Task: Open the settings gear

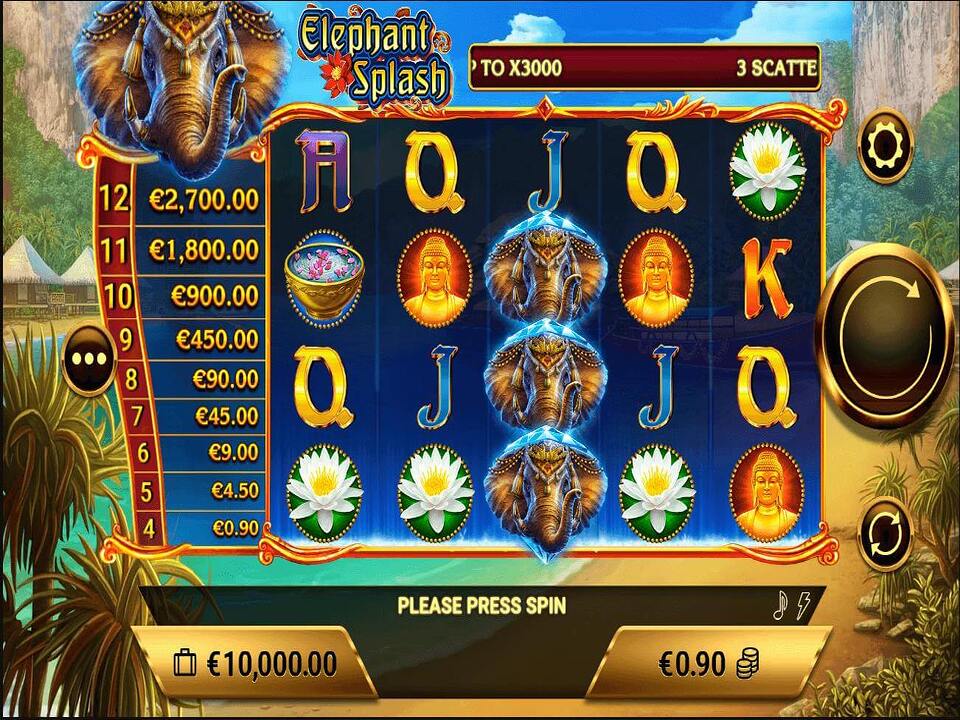Action: click(885, 147)
